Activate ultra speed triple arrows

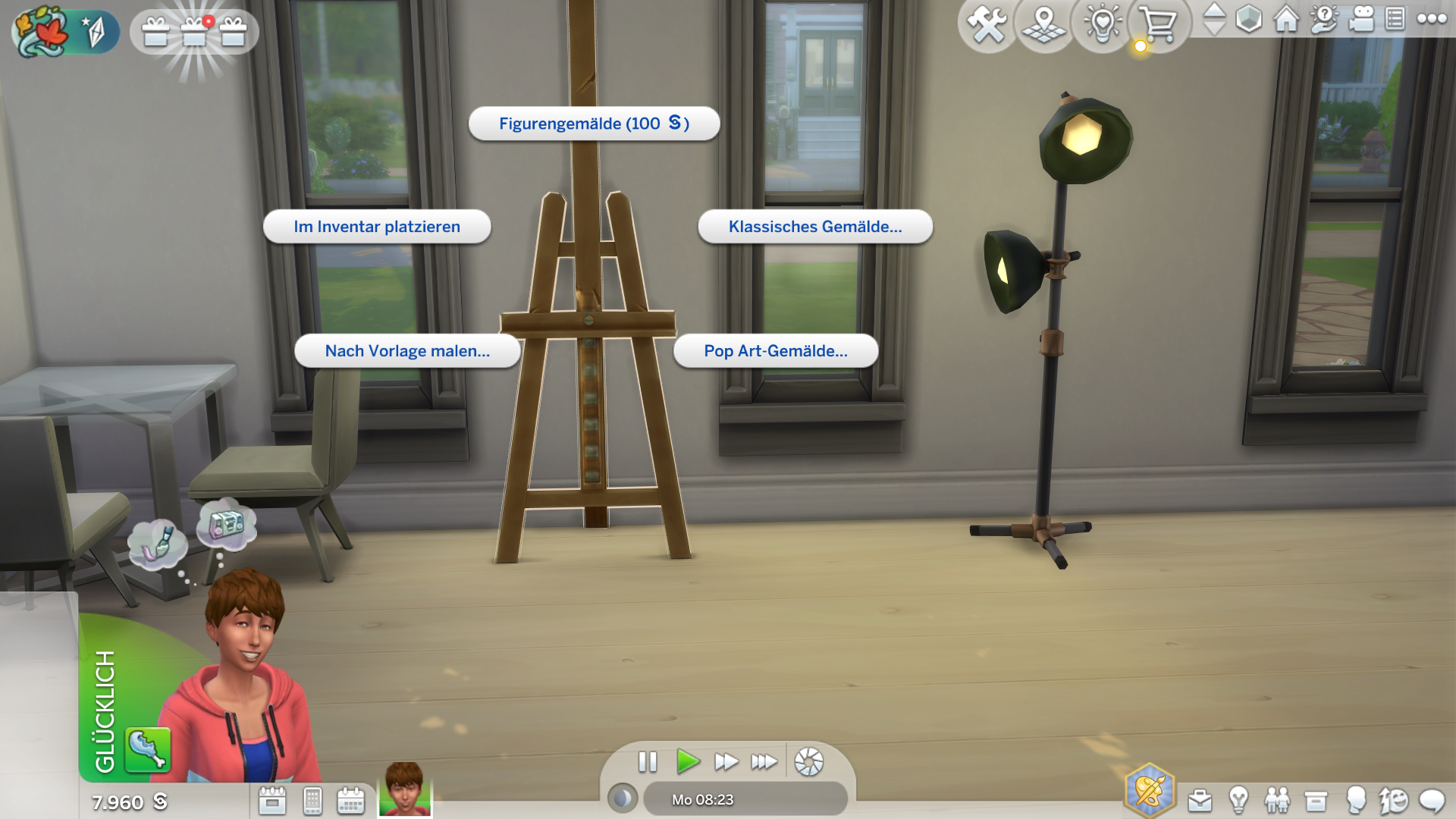764,761
